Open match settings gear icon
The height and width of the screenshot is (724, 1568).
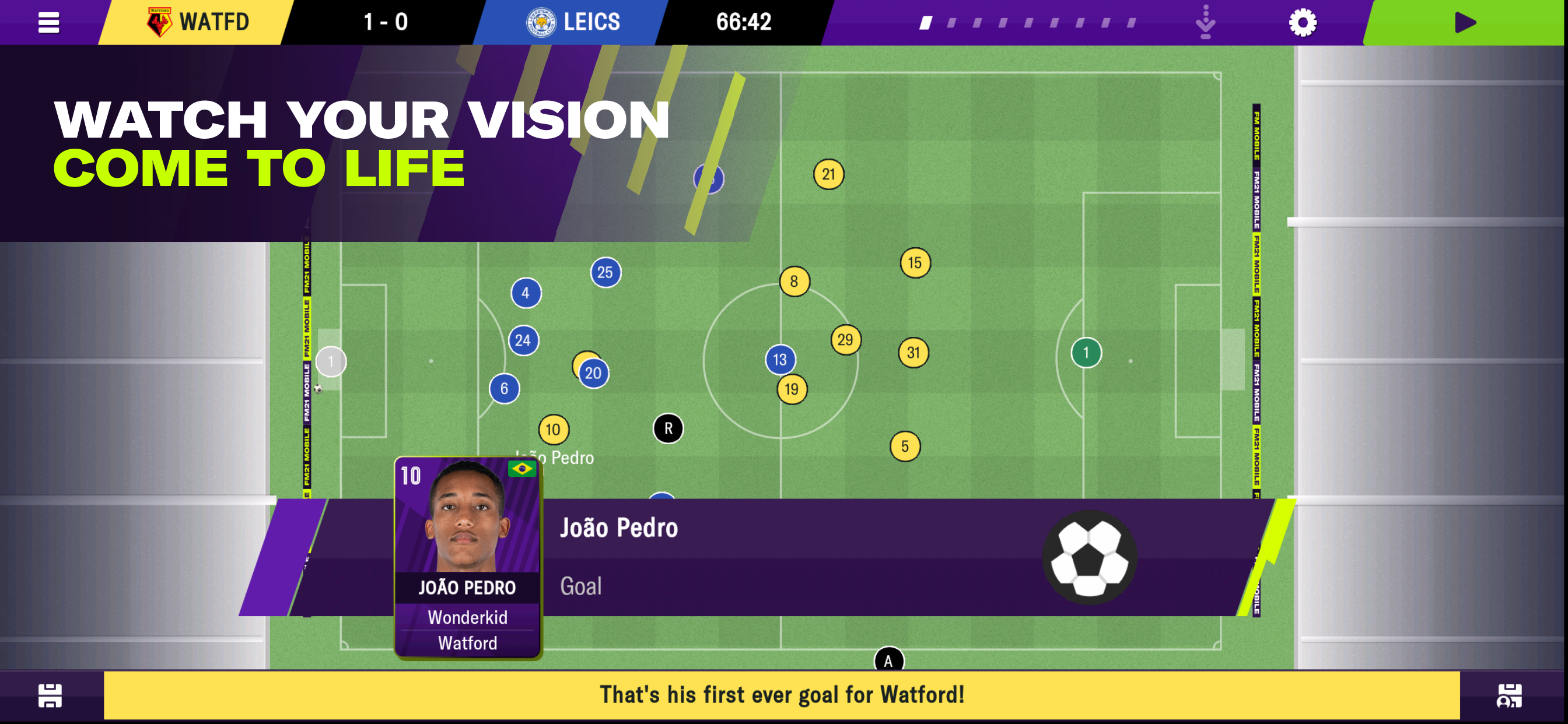(x=1302, y=23)
